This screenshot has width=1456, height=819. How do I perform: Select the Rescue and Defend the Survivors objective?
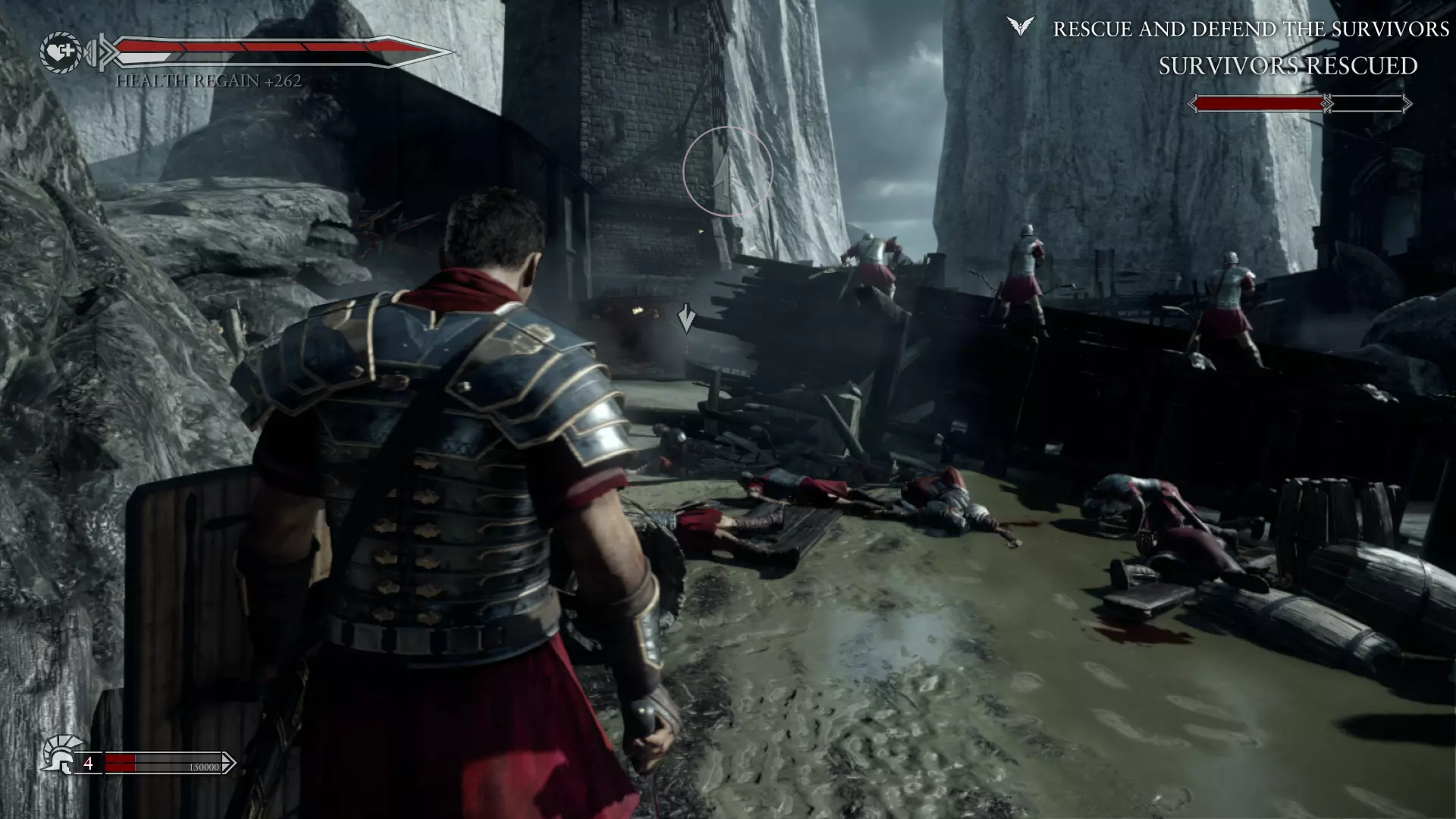coord(1250,29)
